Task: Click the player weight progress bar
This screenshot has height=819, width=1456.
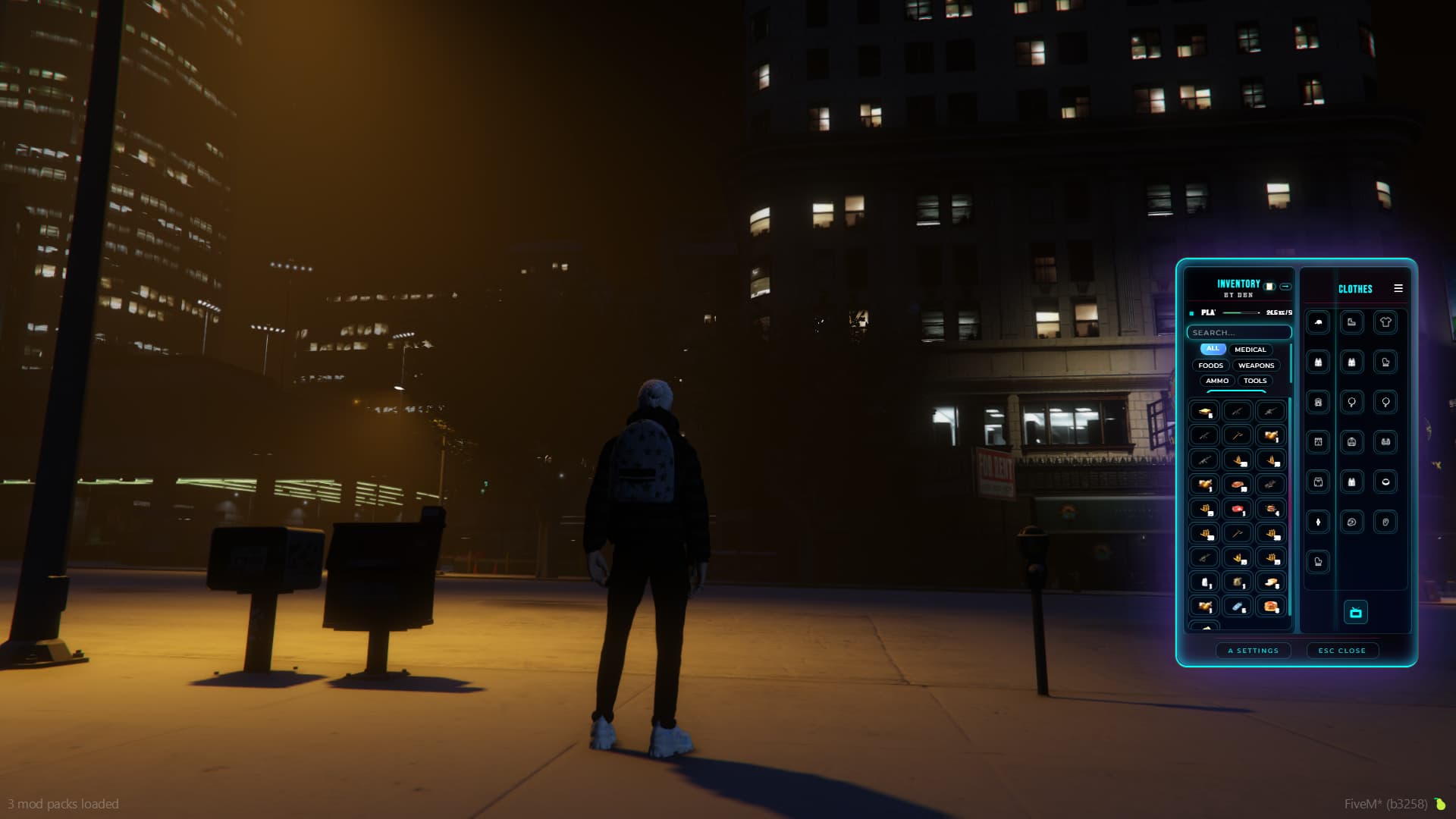Action: coord(1241,312)
